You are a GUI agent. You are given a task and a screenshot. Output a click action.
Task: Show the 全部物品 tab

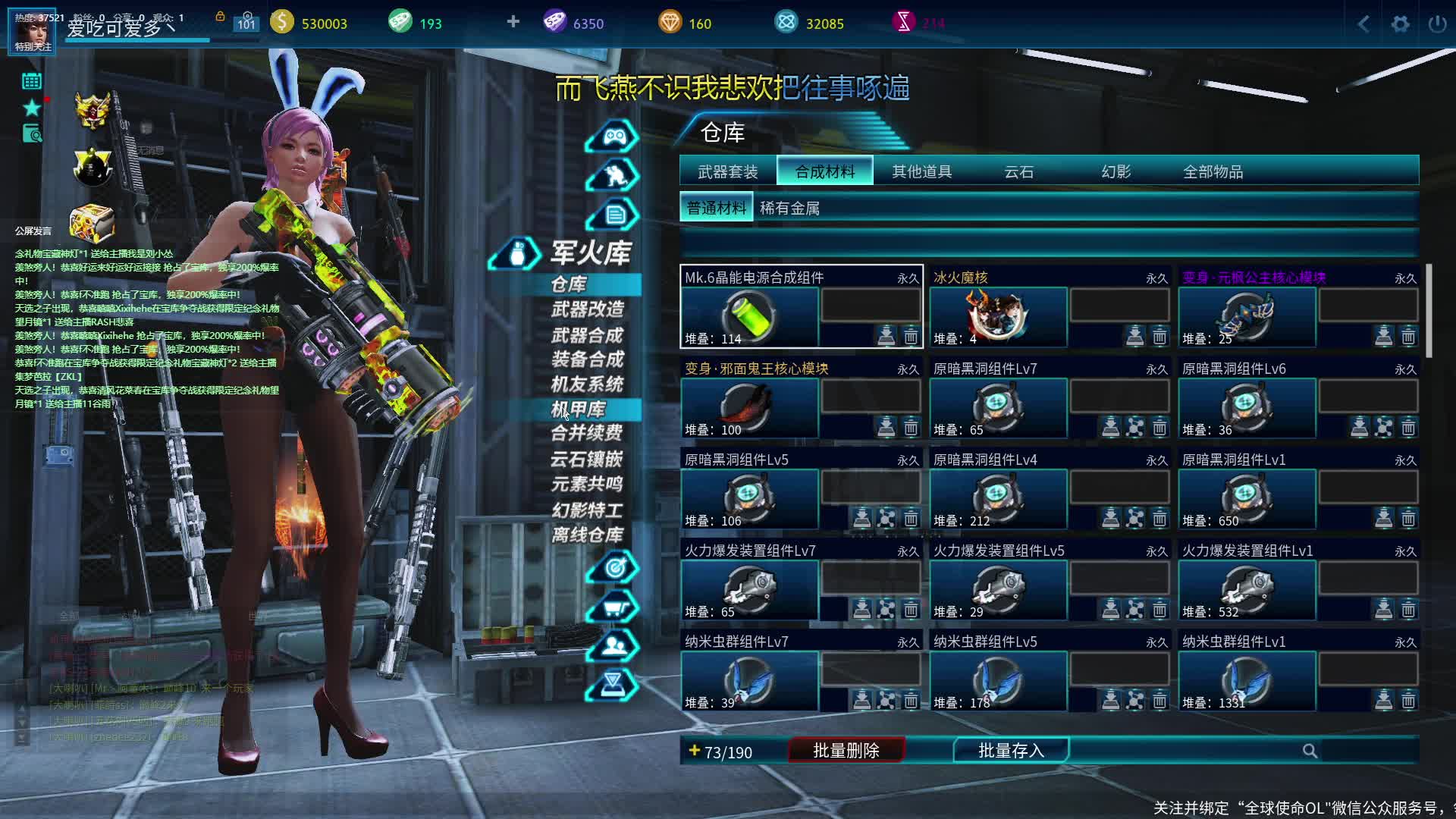1213,171
